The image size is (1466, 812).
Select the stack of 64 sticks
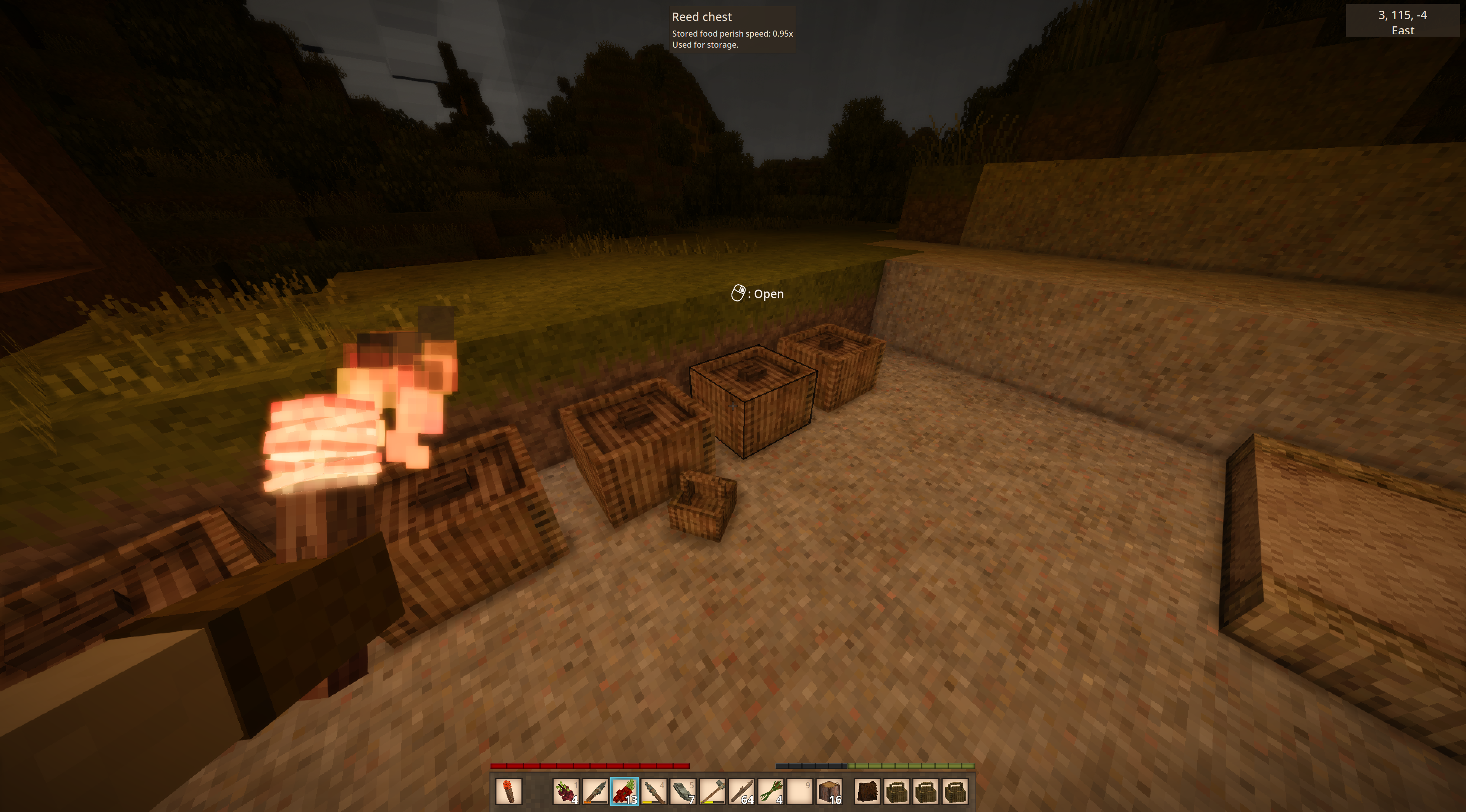click(741, 791)
